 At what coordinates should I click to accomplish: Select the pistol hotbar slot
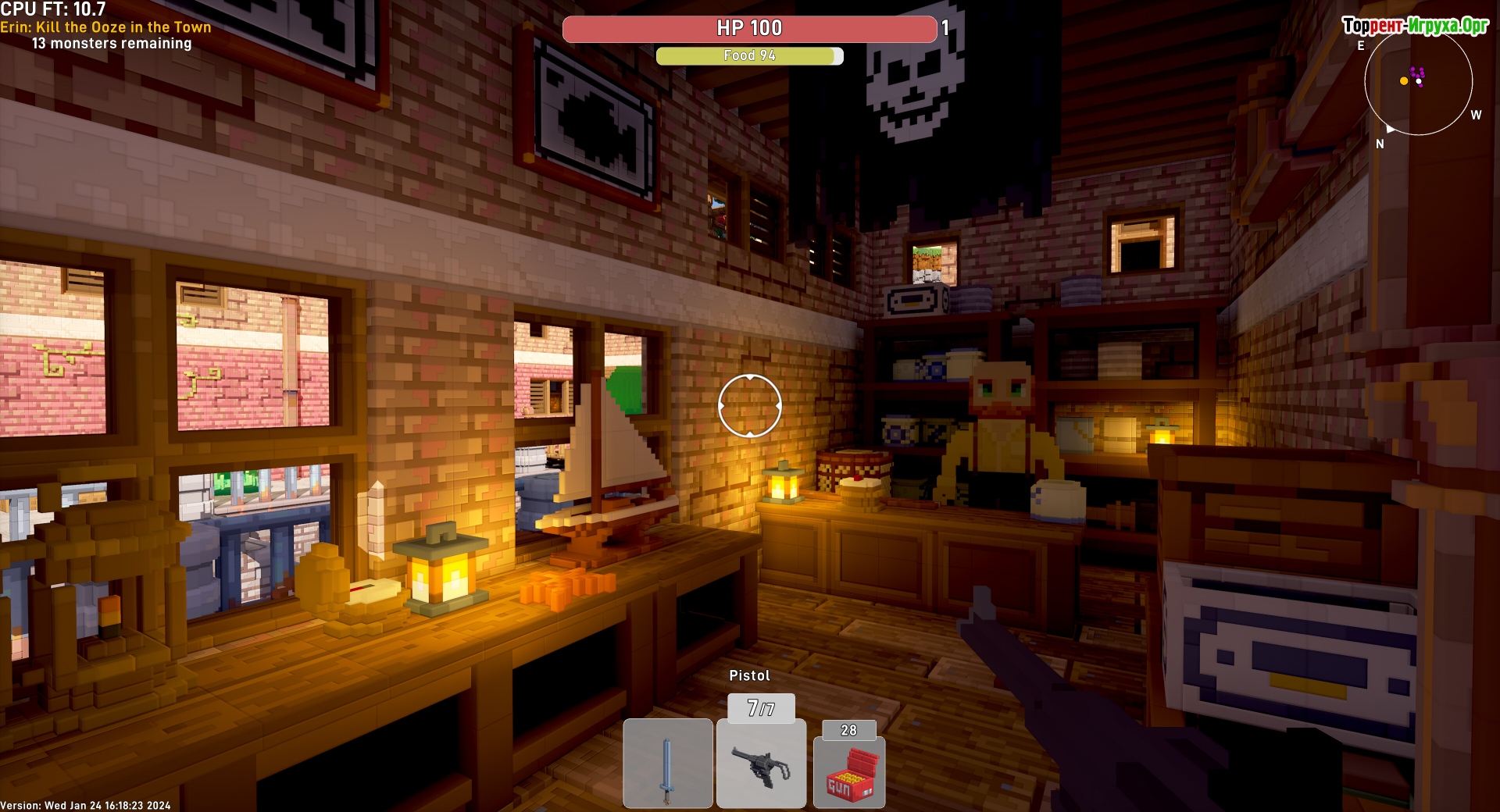761,763
